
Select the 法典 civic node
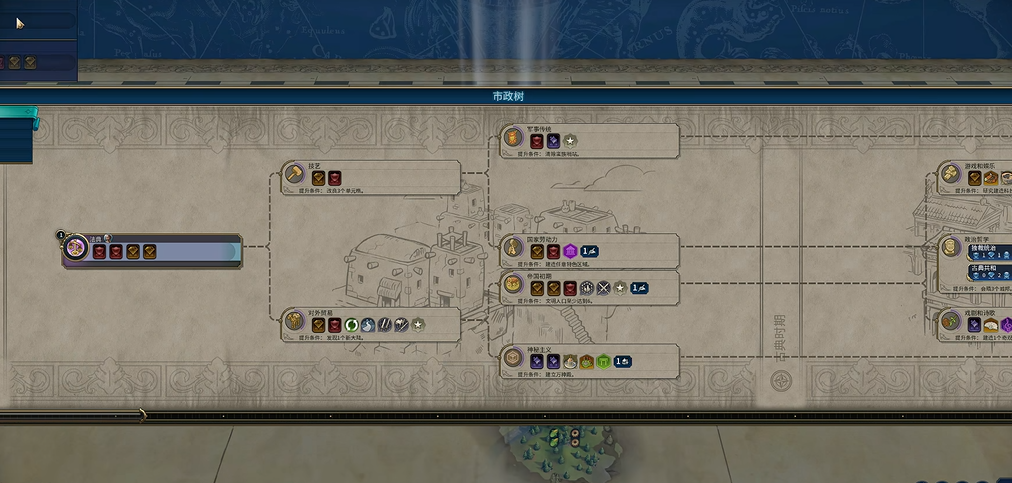pyautogui.click(x=152, y=249)
